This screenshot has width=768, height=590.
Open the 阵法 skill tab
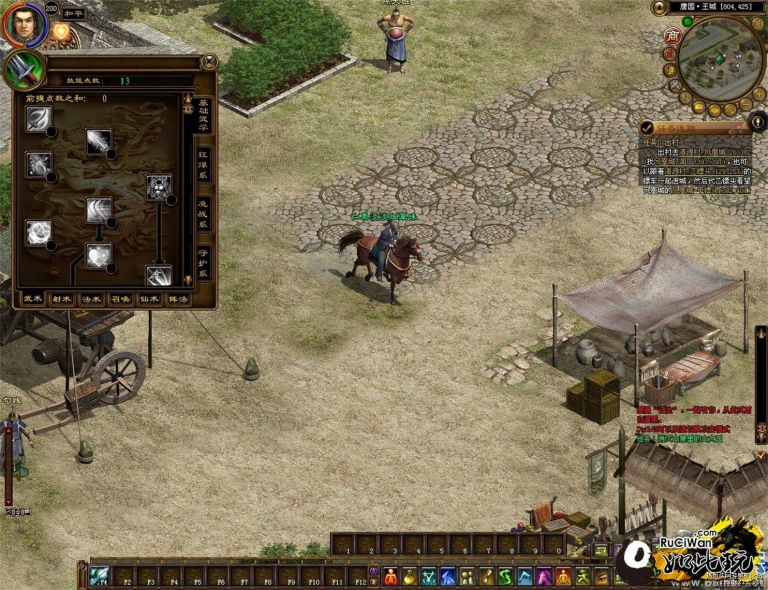pos(177,298)
